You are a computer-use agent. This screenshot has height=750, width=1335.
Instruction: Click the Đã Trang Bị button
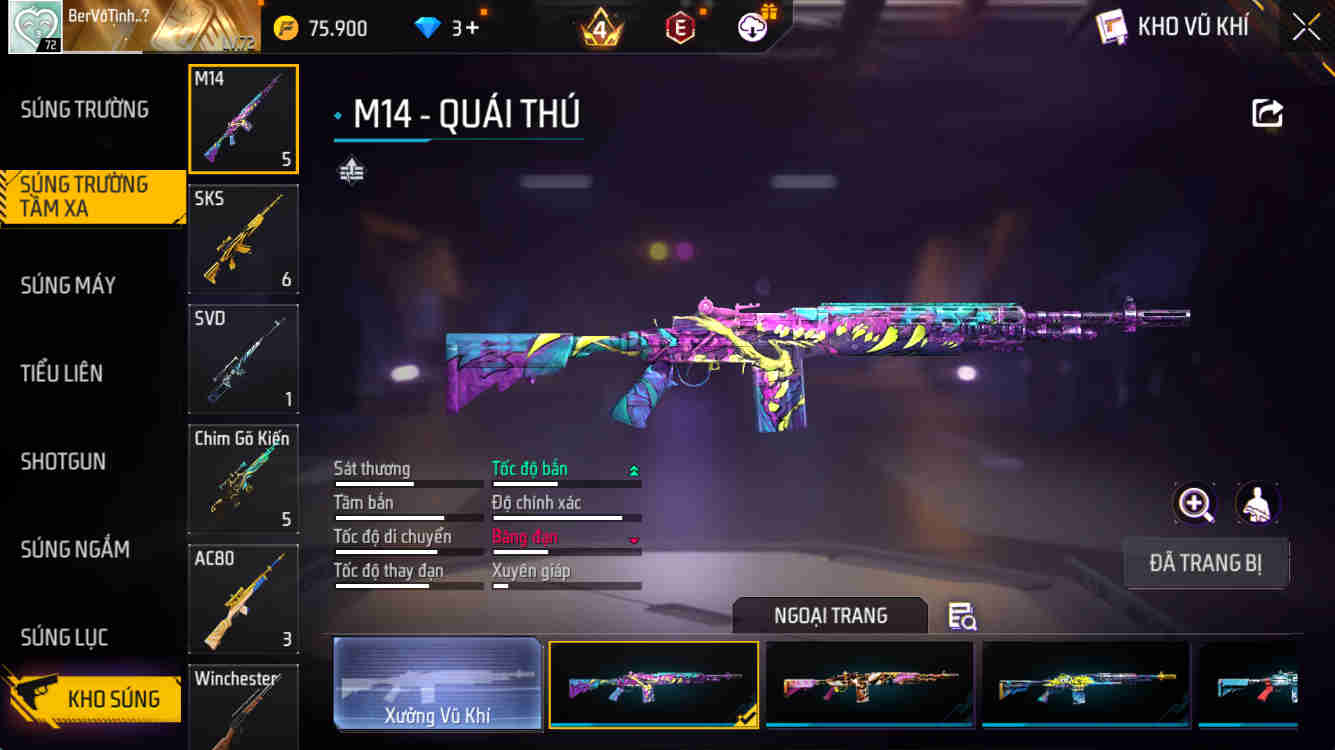click(1205, 563)
